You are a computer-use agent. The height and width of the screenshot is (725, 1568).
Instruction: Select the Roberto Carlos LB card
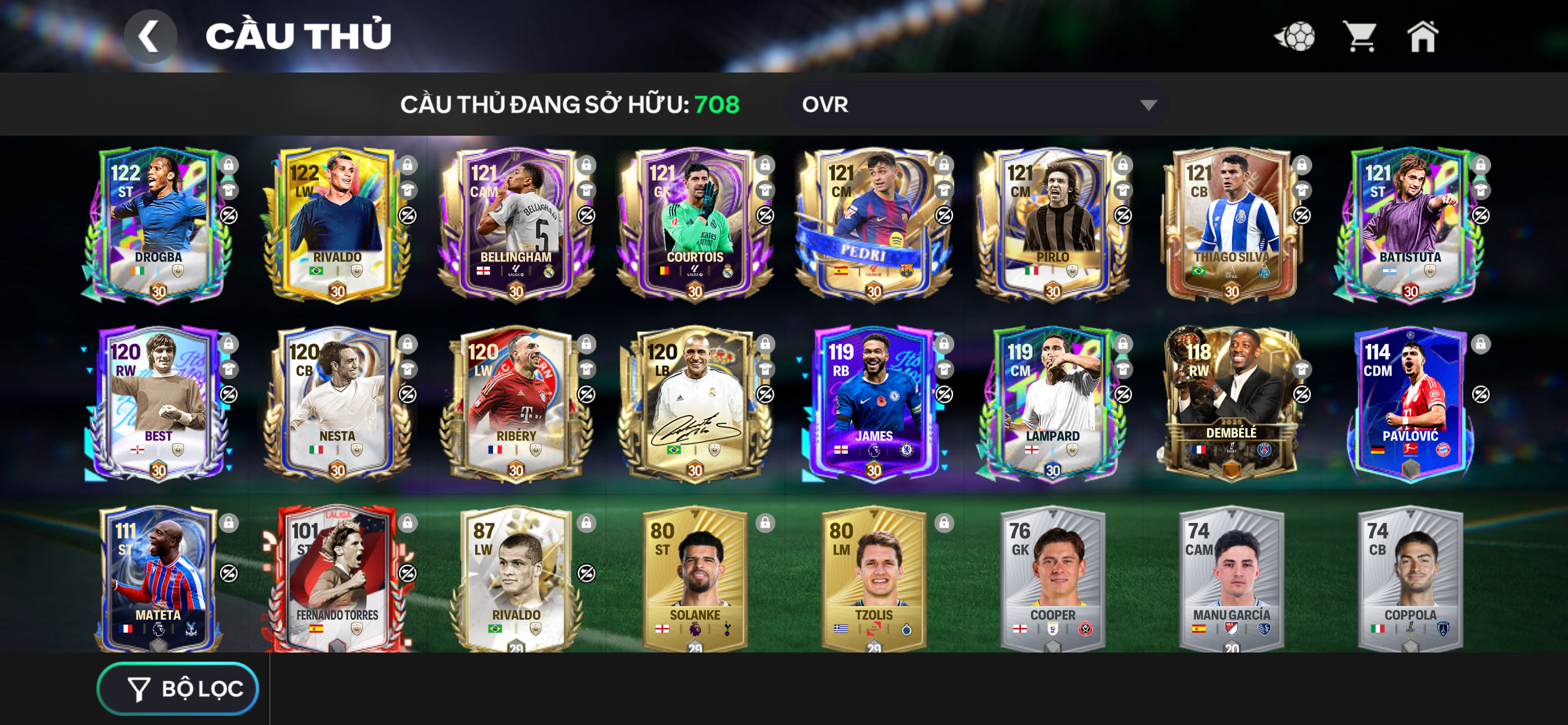(694, 403)
